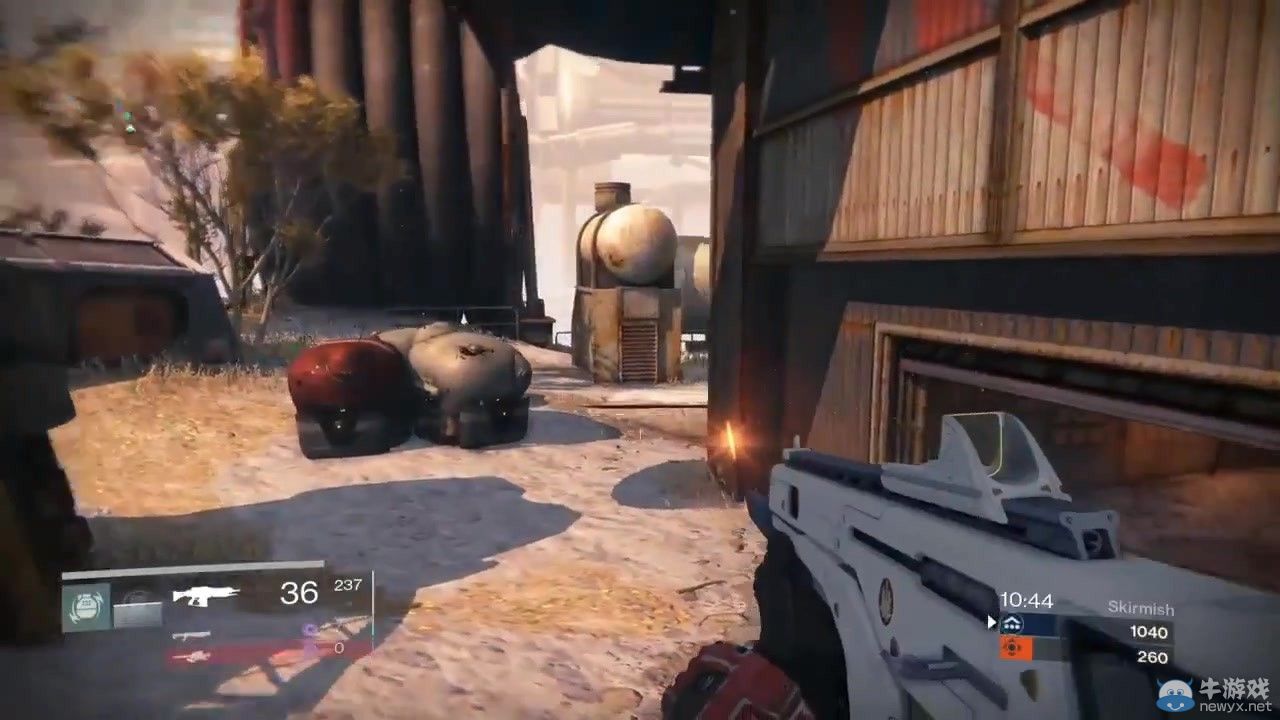Toggle the player turn indicator arrow
Viewport: 1280px width, 720px height.
coord(991,622)
